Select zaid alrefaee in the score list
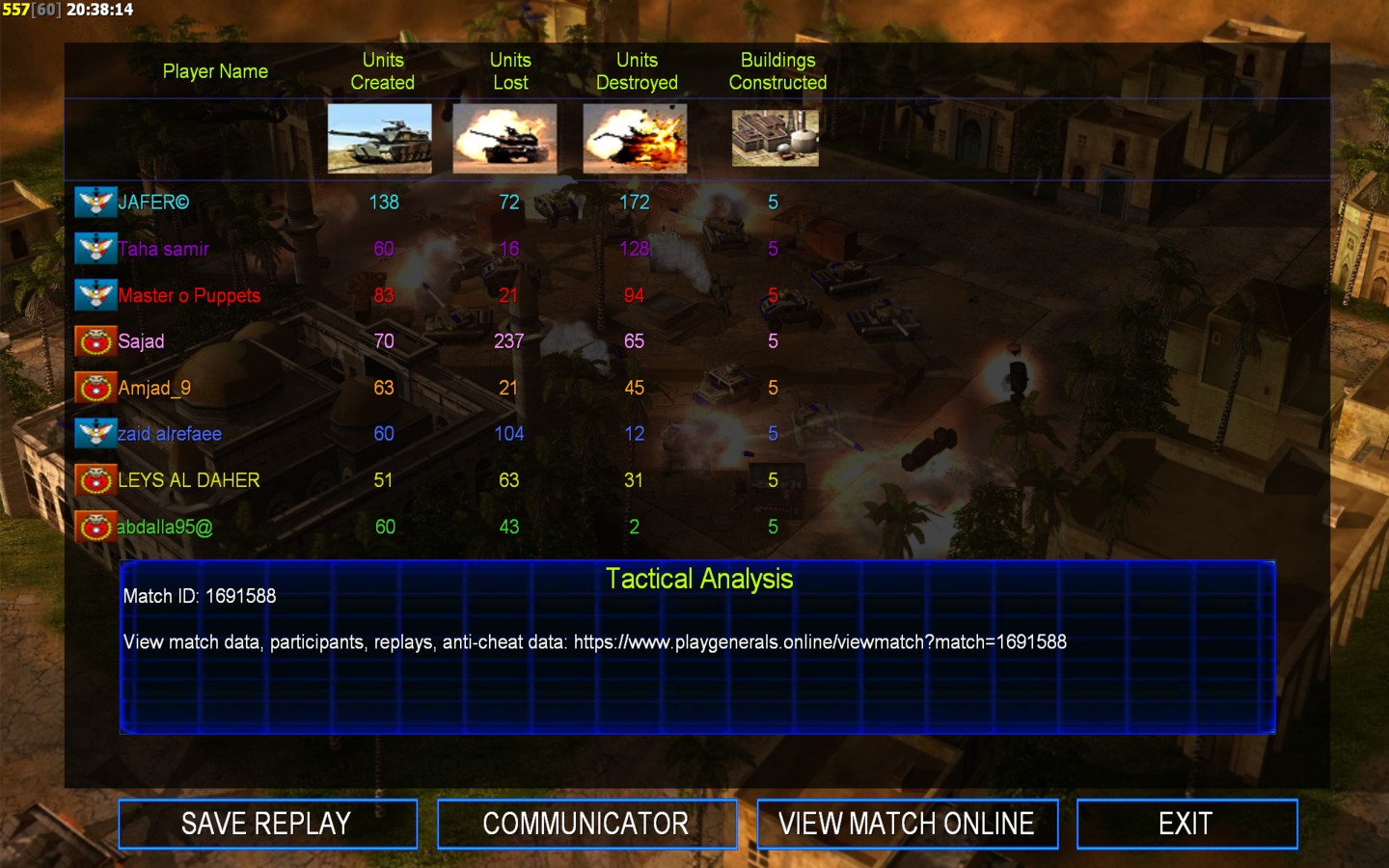 (x=170, y=434)
